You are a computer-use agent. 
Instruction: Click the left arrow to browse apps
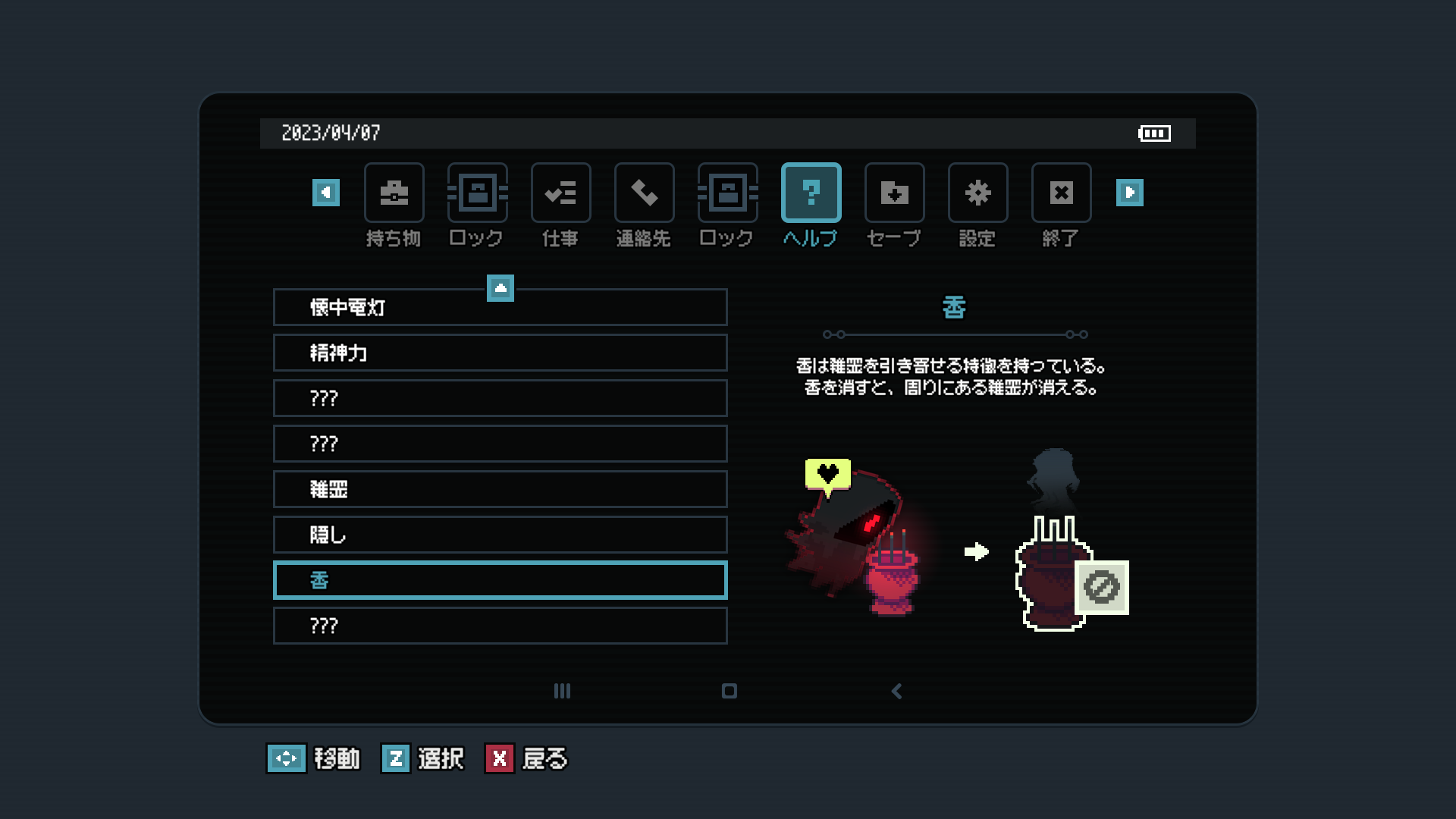tap(325, 193)
